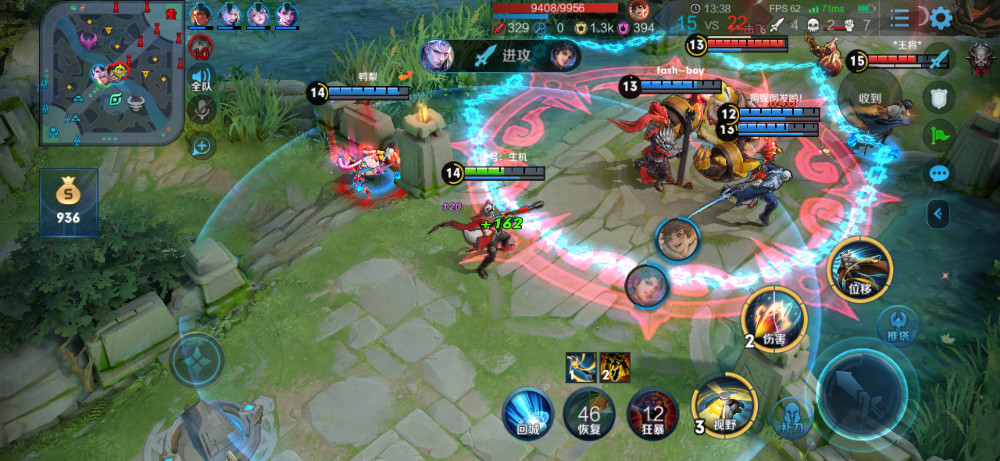1000x461 pixels.
Task: Send the green flag gather signal
Action: pyautogui.click(x=938, y=135)
